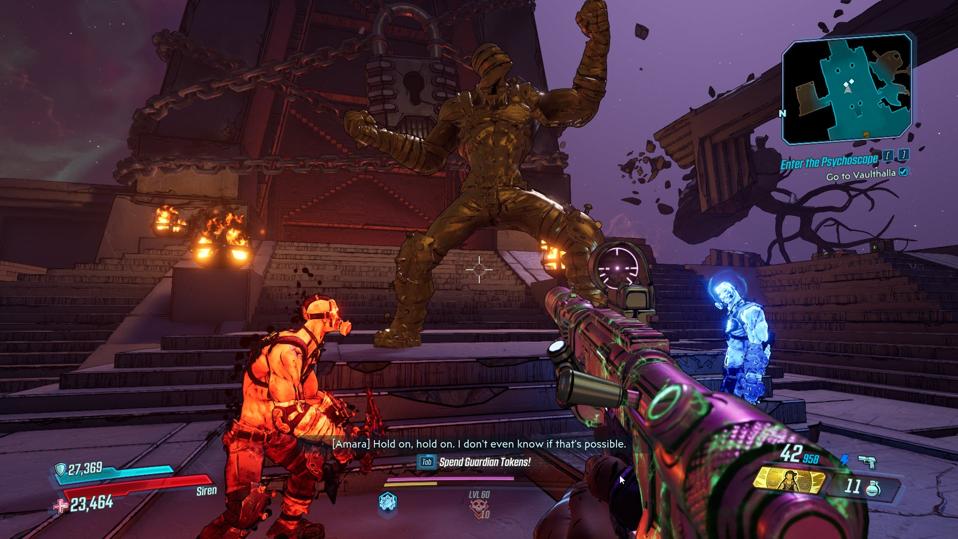The image size is (958, 539).
Task: Click the Mayhem skull level icon
Action: (479, 507)
